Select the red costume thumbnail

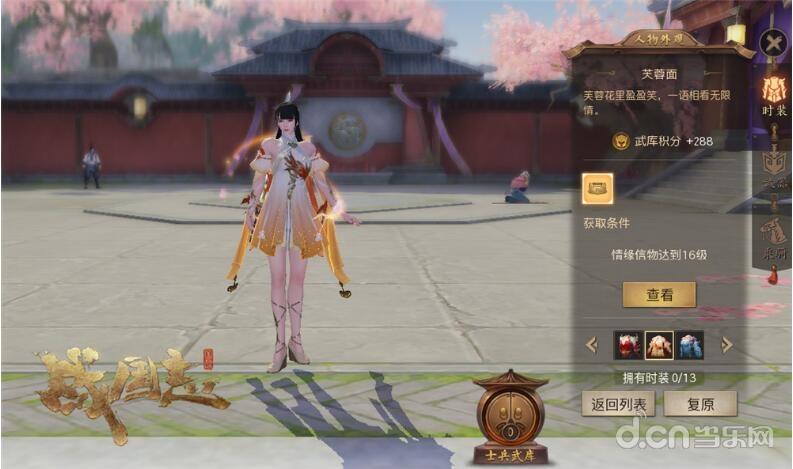[x=628, y=345]
